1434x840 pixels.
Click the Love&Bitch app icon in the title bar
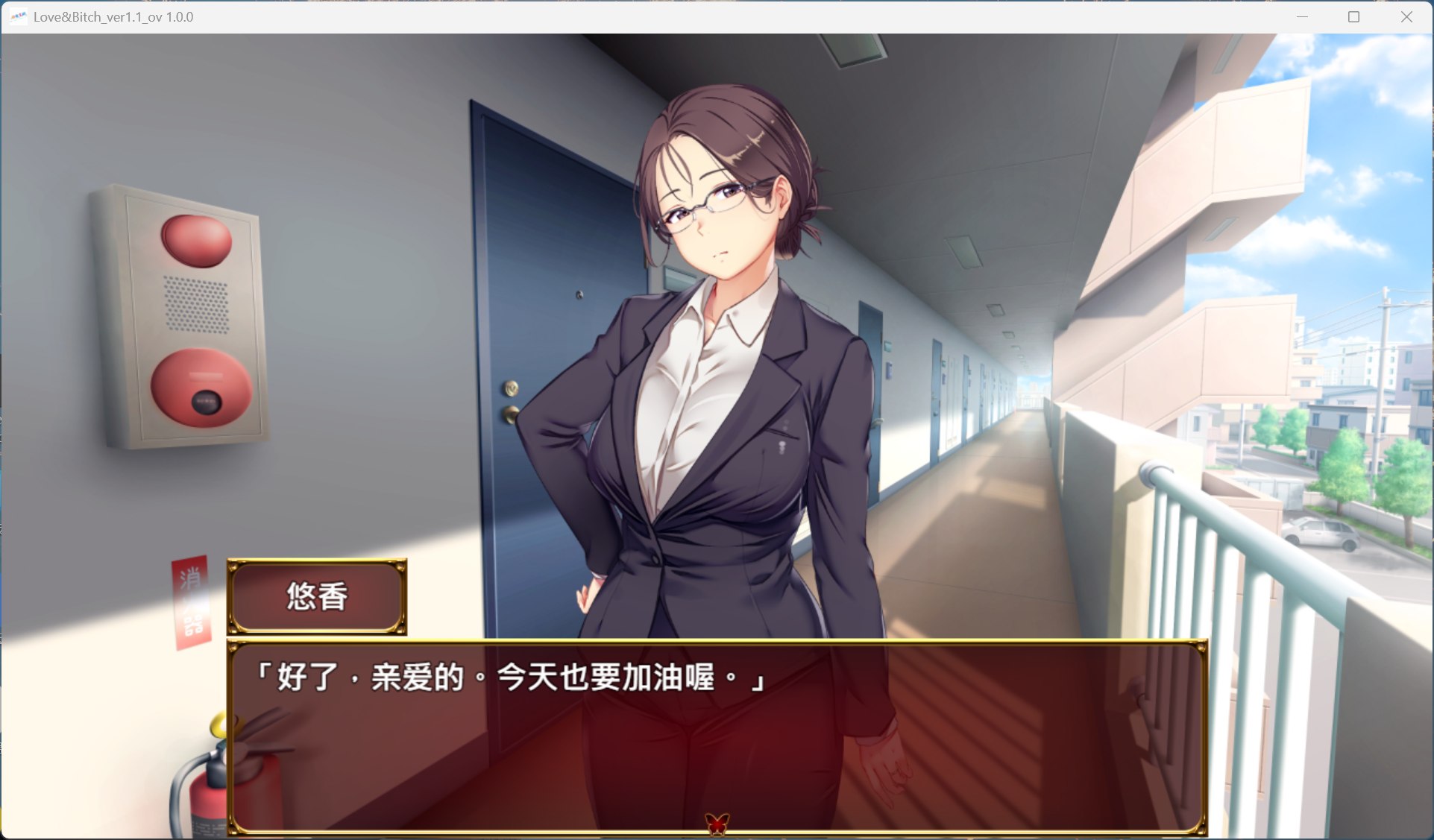click(18, 16)
